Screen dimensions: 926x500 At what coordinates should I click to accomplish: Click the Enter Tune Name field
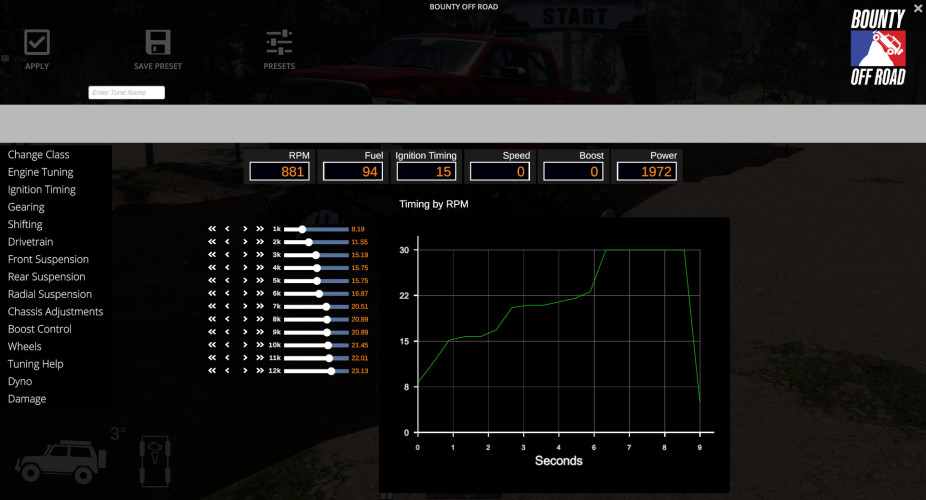point(126,93)
